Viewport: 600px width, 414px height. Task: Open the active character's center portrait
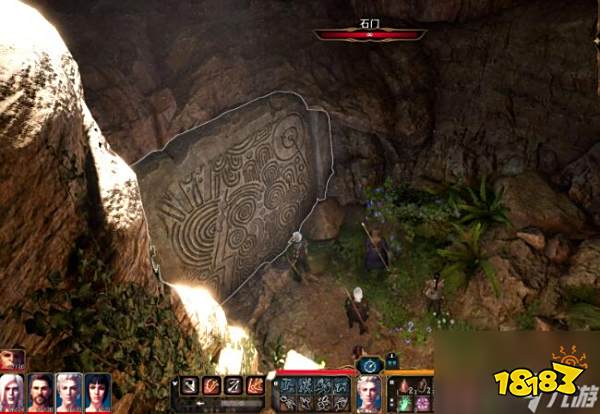(x=369, y=391)
